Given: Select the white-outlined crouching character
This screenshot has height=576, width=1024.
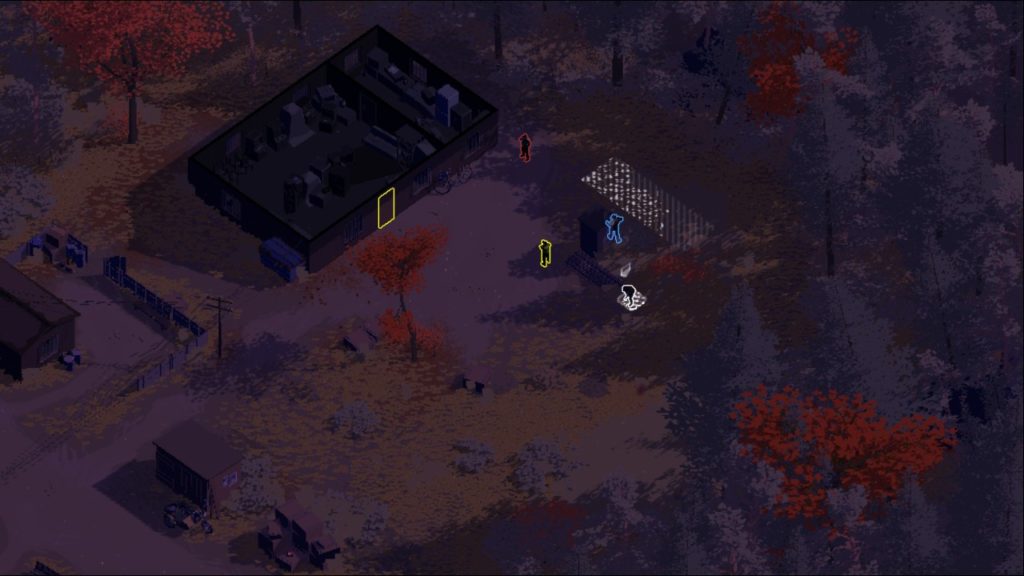Looking at the screenshot, I should tap(631, 298).
